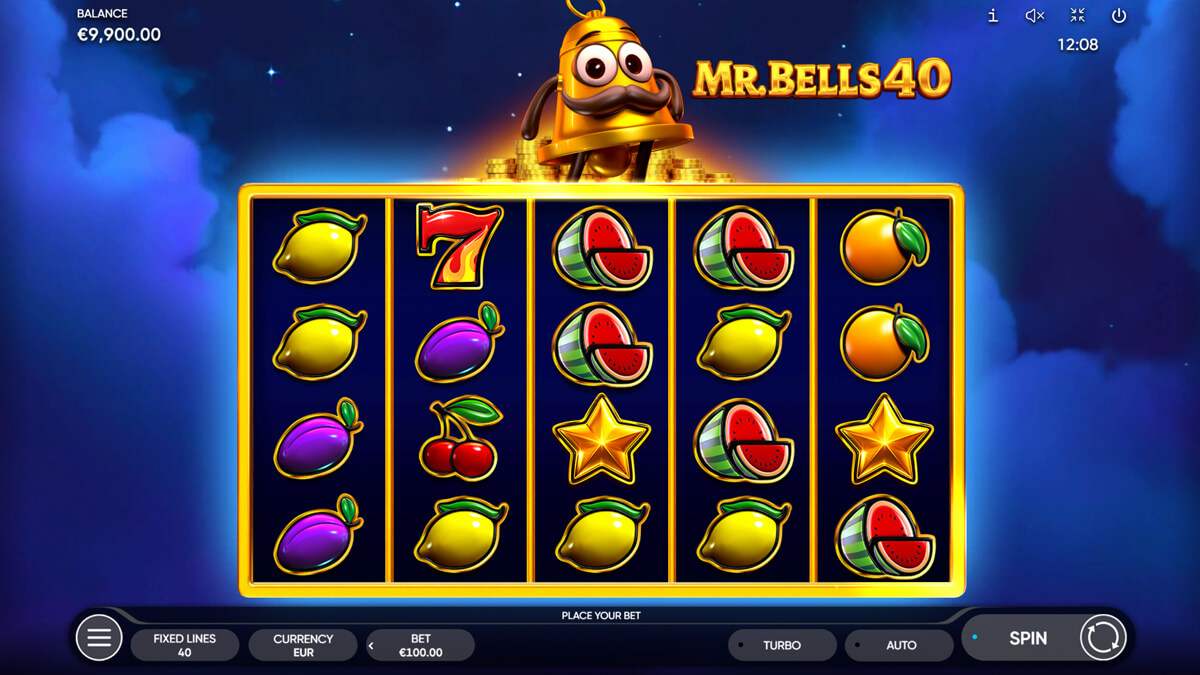
Task: Show the info paytable icon
Action: tap(993, 15)
